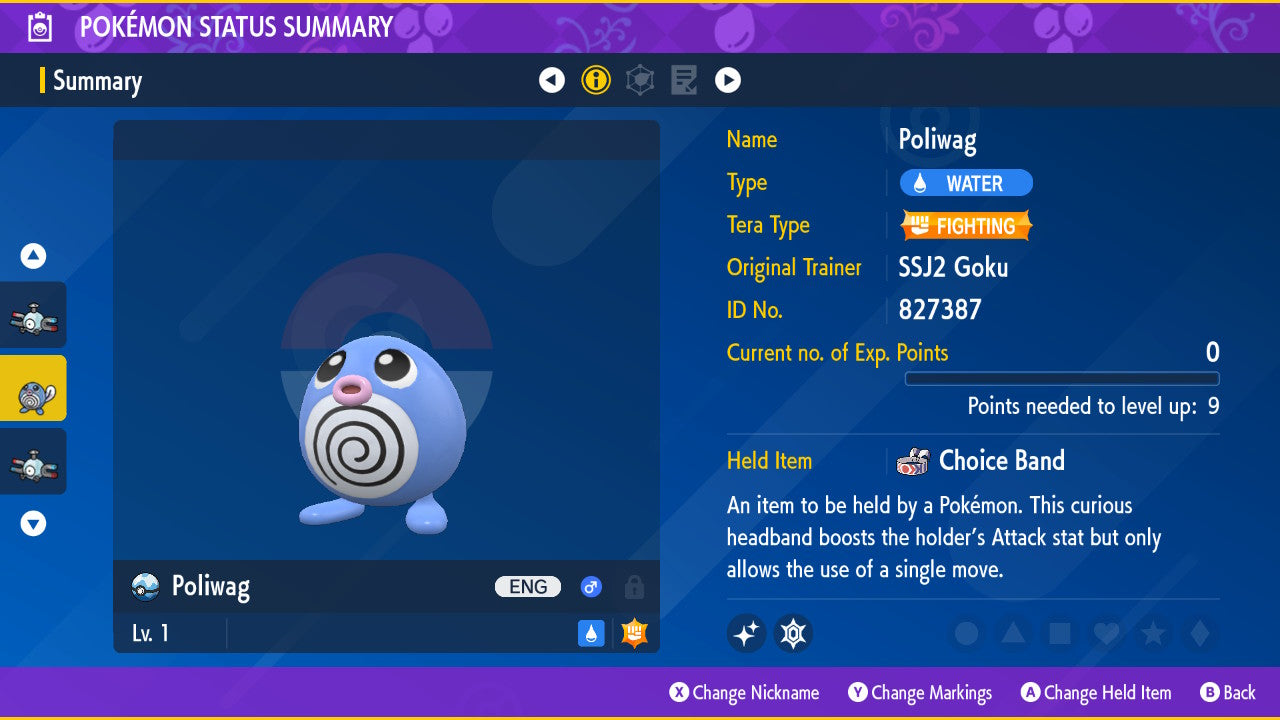Click the shiny sparkle ribbon icon
Screen dimensions: 1280x720
tap(746, 633)
